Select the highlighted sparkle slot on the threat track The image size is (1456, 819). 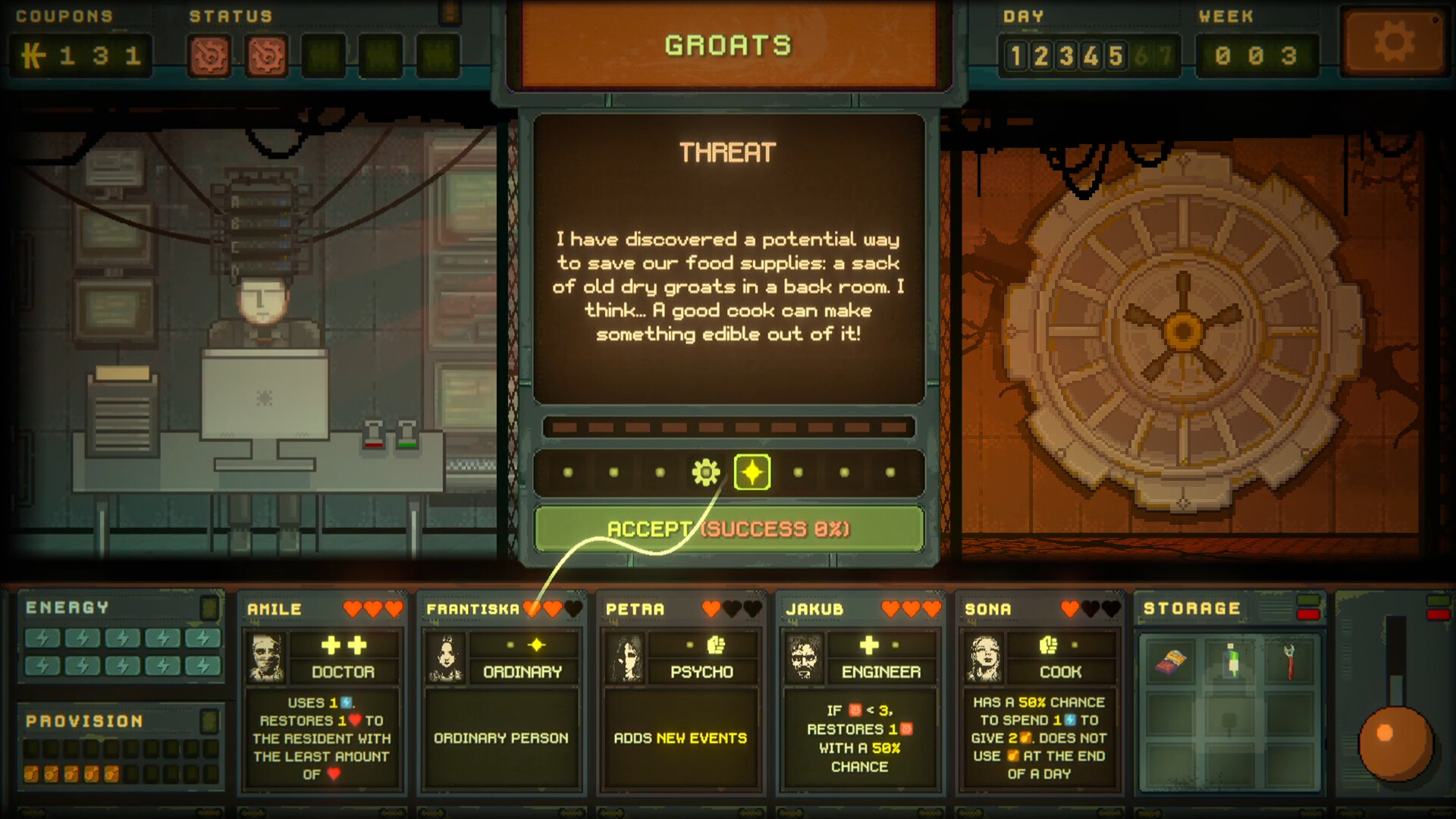(752, 472)
